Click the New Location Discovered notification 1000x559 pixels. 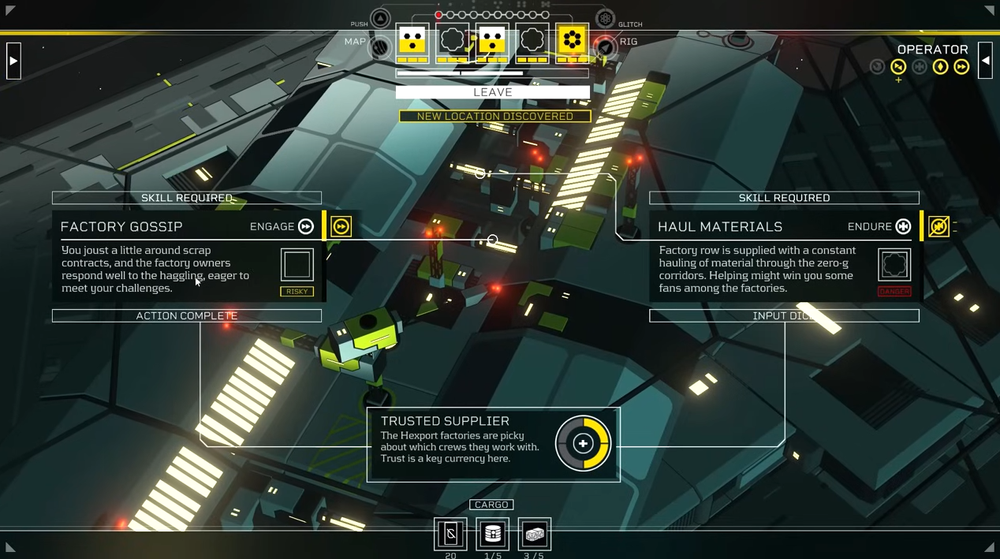pos(495,116)
